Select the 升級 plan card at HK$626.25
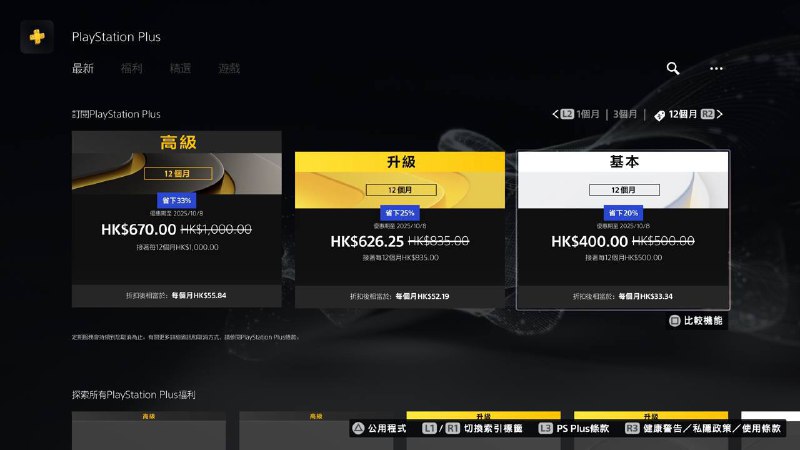The height and width of the screenshot is (450, 800). pyautogui.click(x=400, y=230)
